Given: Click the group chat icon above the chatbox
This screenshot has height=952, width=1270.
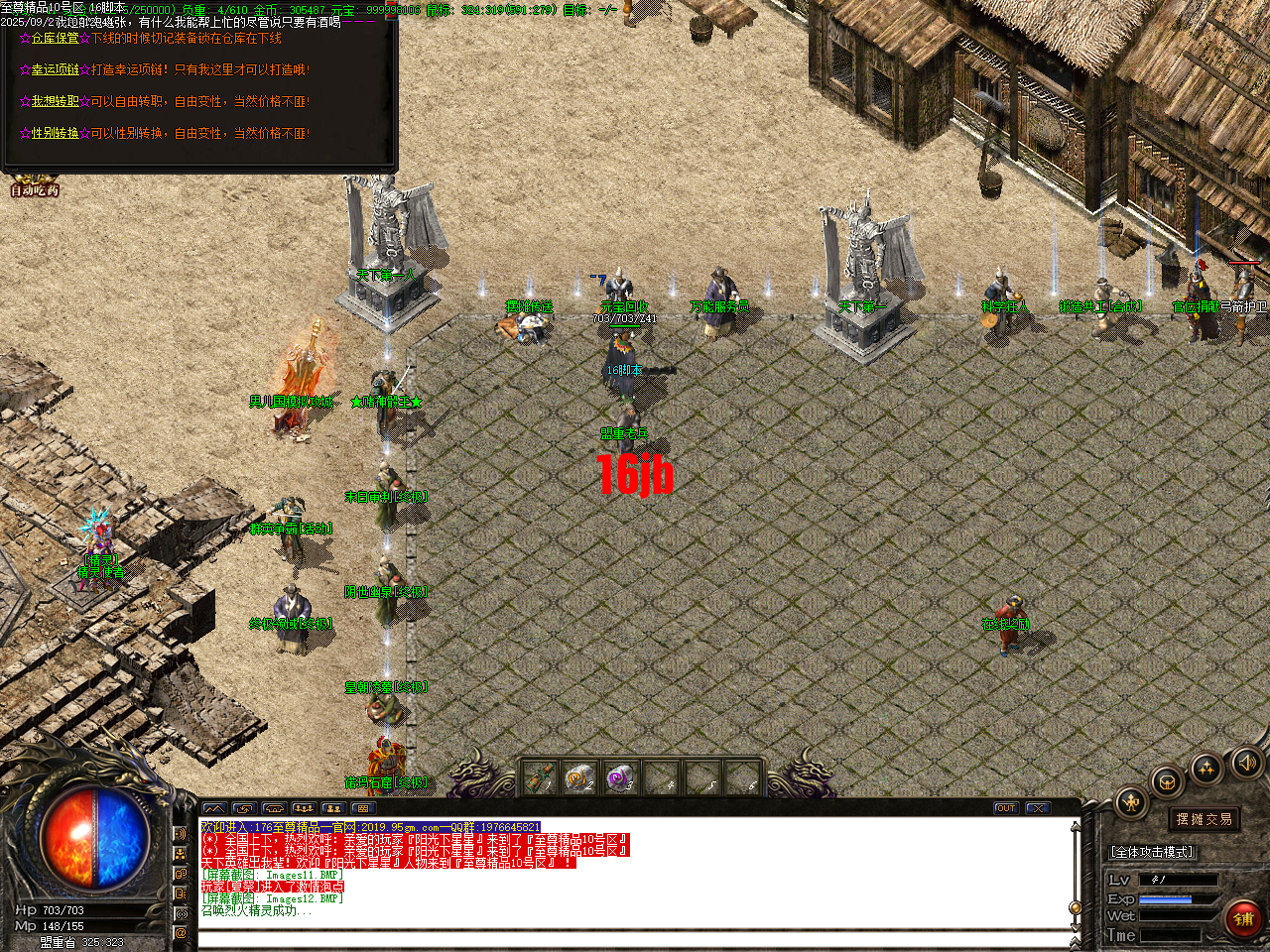Looking at the screenshot, I should tap(305, 809).
